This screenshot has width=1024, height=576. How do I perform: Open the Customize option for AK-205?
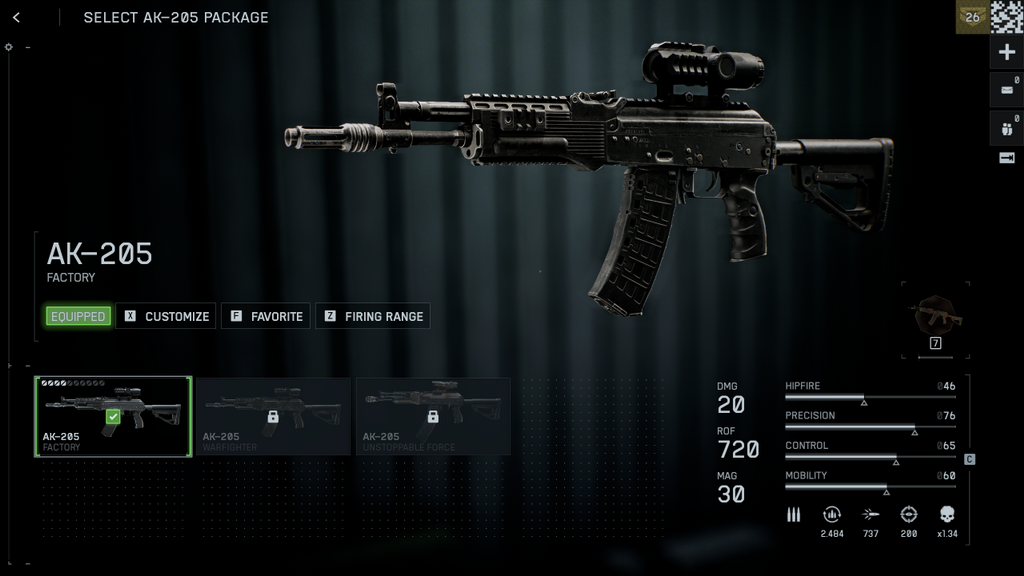coord(166,316)
